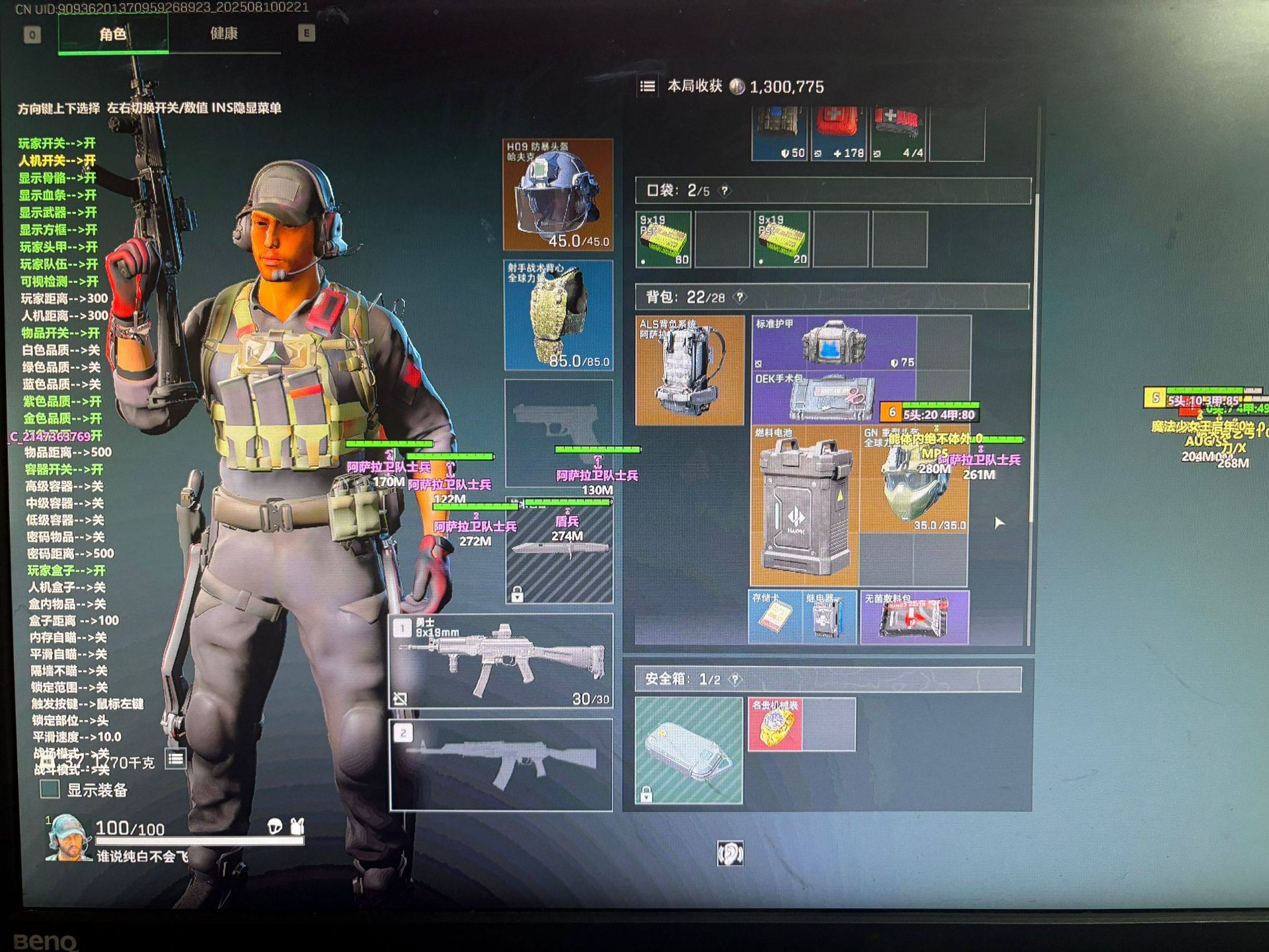Select the 存储卡 memory card item
This screenshot has width=1269, height=952.
tap(774, 617)
